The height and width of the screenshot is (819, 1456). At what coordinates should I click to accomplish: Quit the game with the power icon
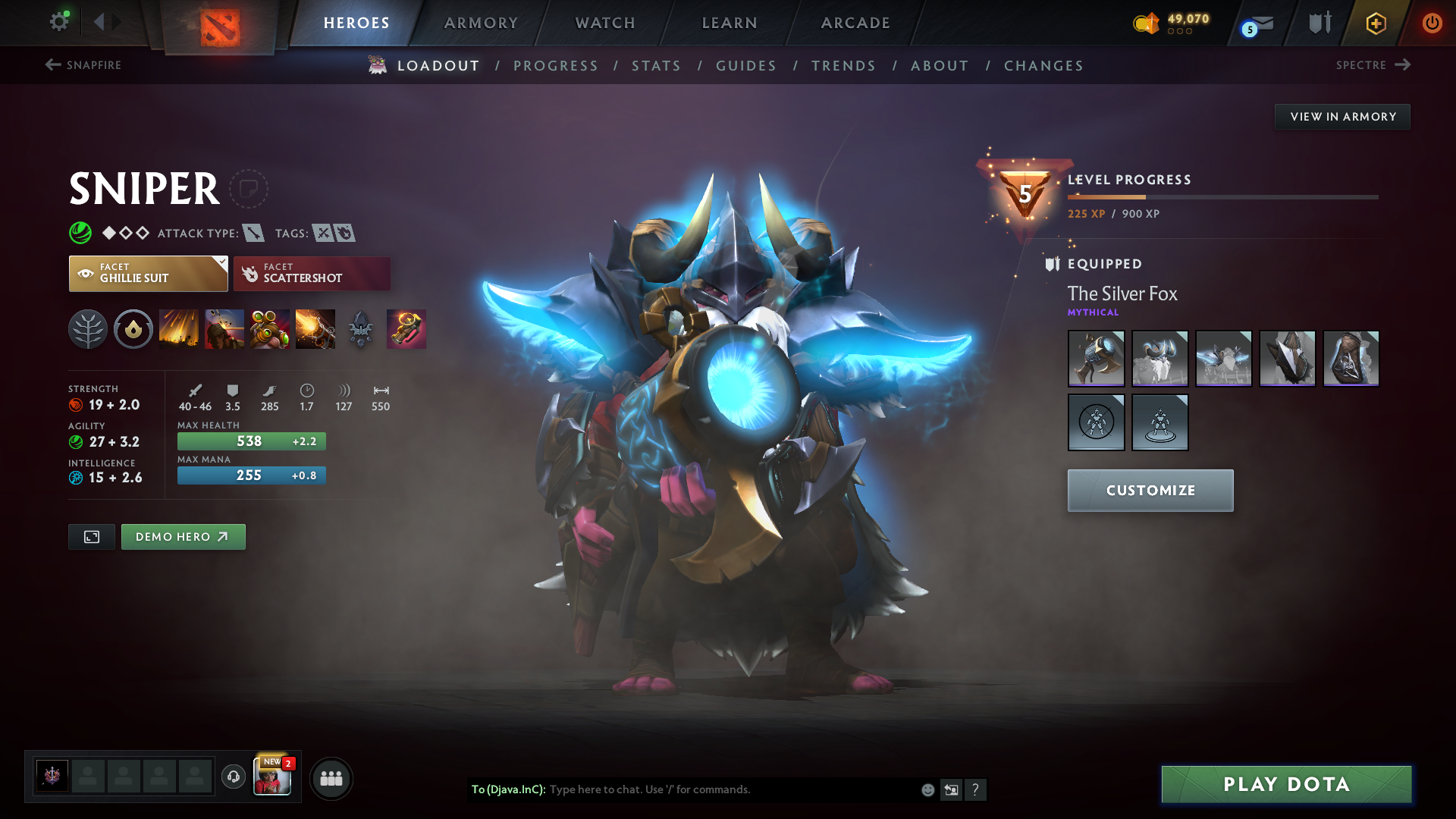1432,23
